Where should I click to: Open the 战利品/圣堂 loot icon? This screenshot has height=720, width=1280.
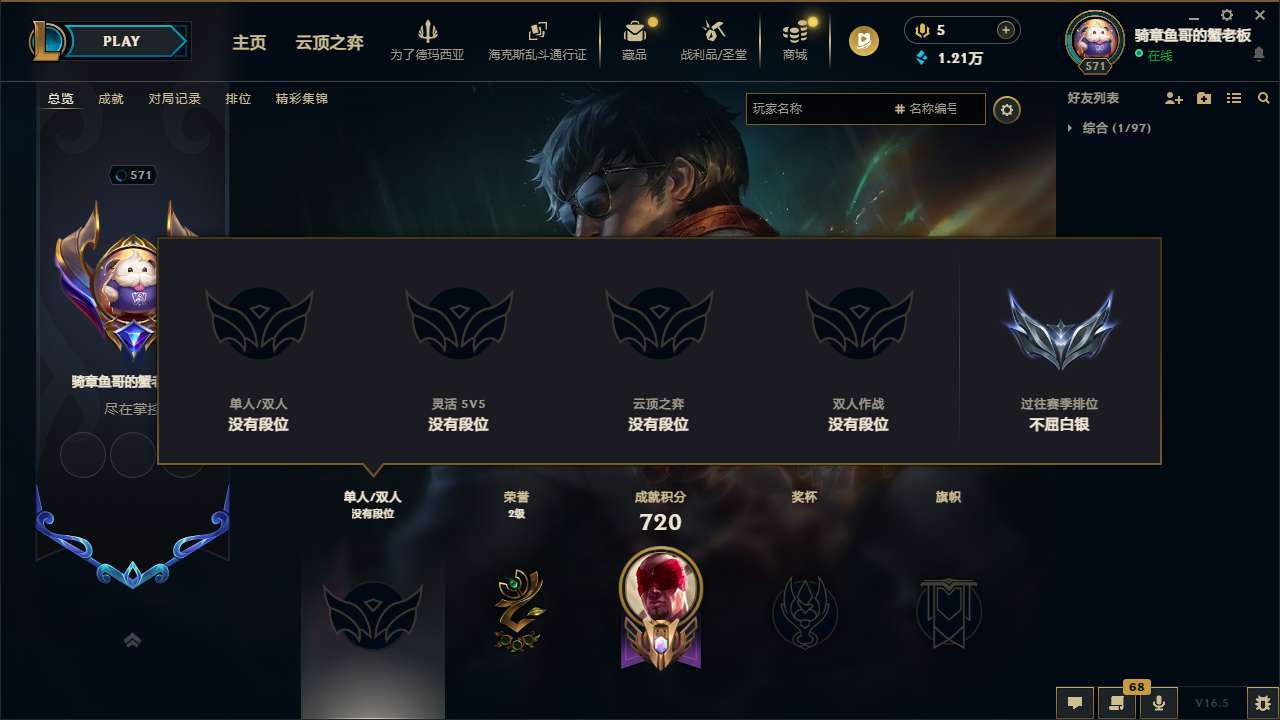tap(714, 40)
